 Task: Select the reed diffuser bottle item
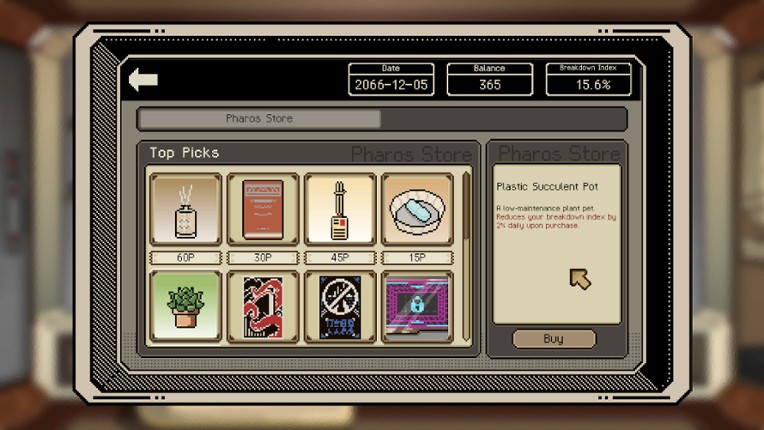coord(186,210)
